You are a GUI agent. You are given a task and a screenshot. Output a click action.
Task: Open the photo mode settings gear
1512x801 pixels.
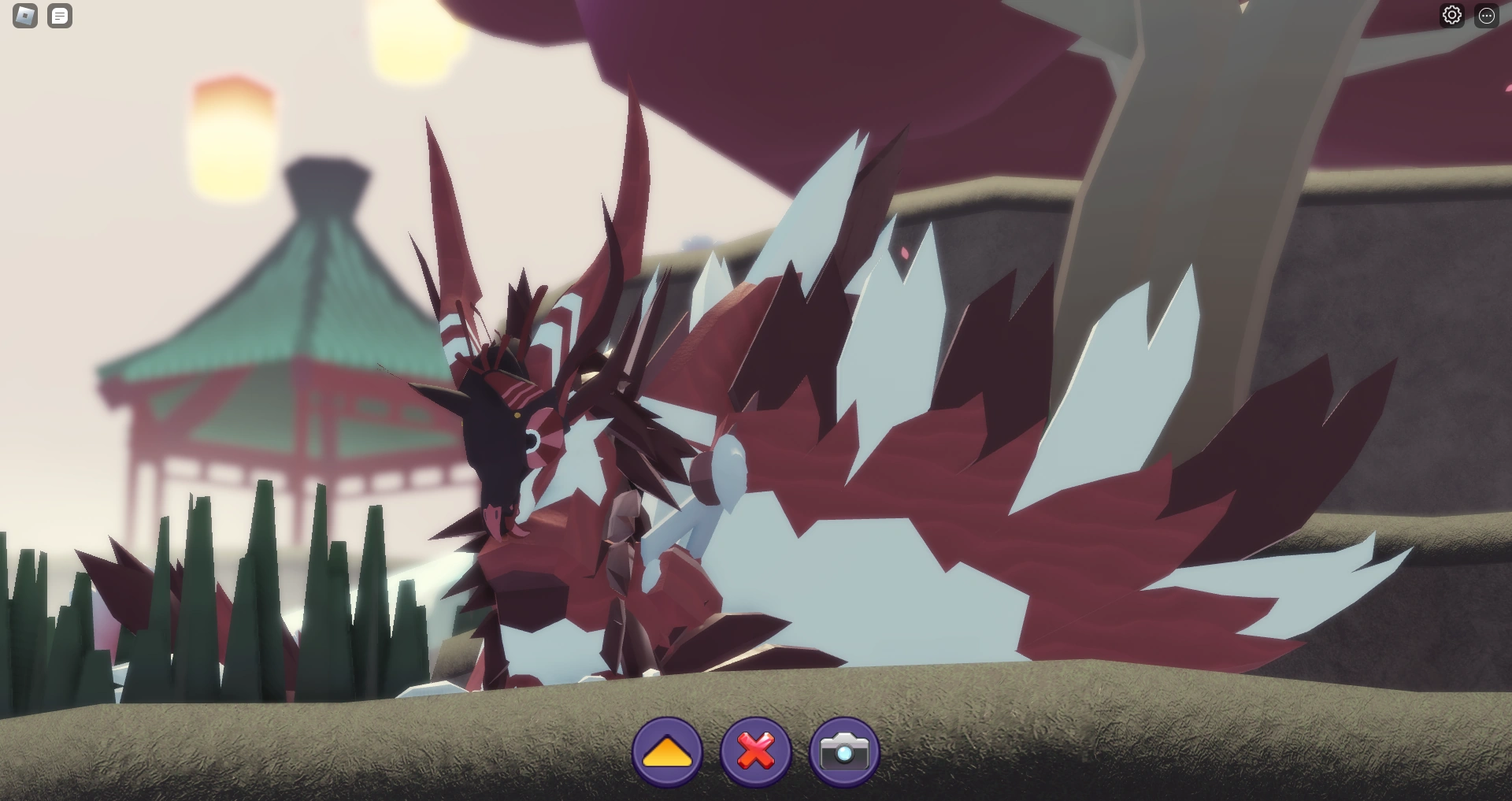[1453, 14]
